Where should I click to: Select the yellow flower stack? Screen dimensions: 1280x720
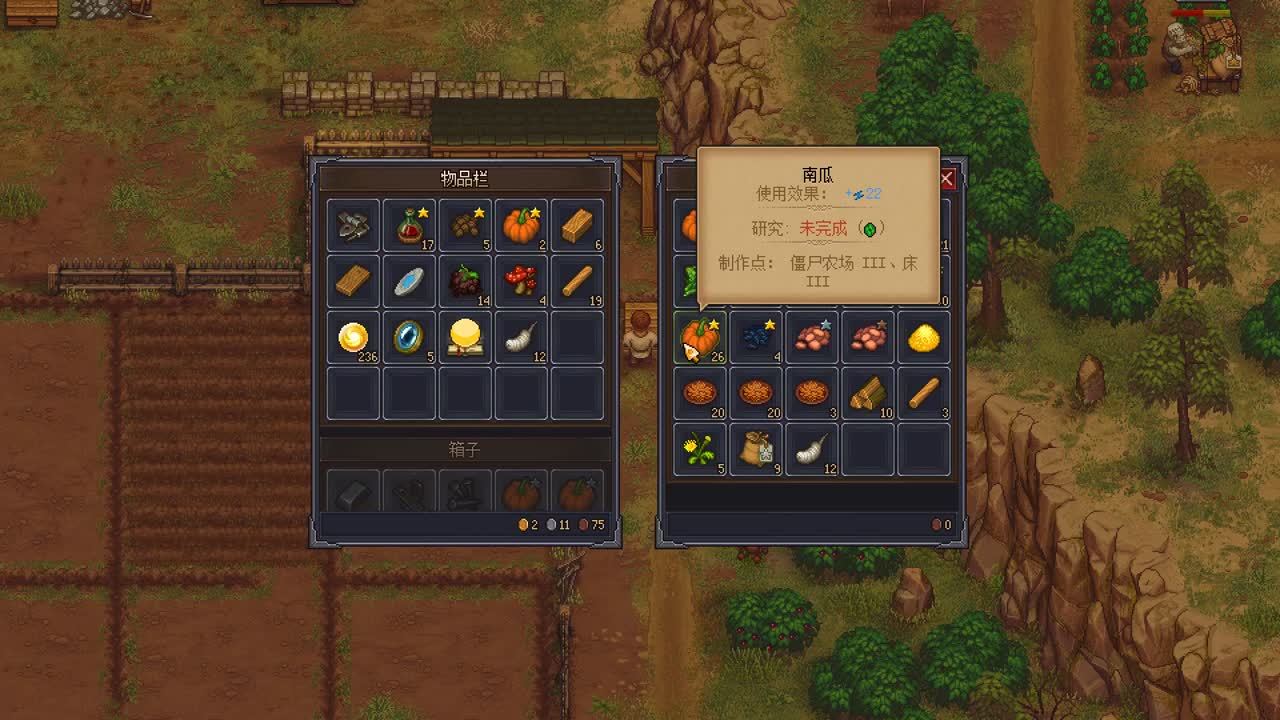point(700,449)
